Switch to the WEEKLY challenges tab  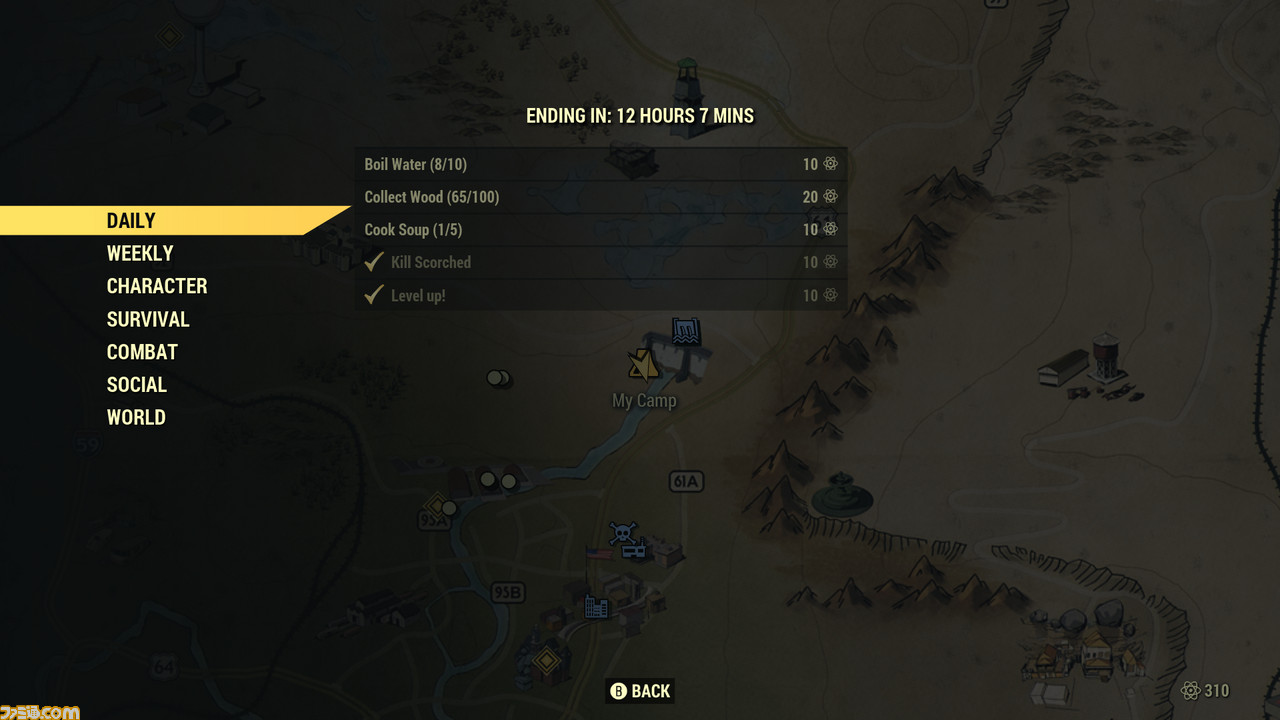click(x=139, y=253)
